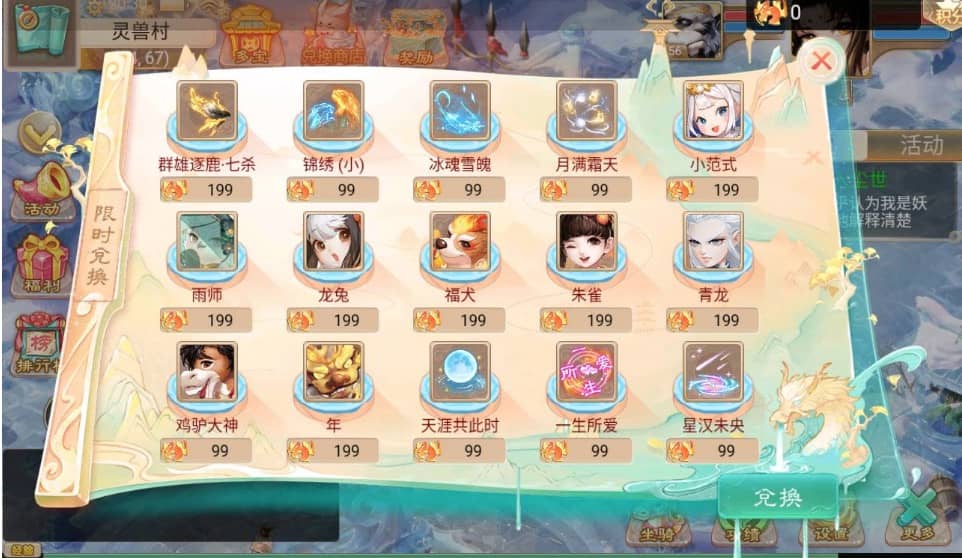Image resolution: width=962 pixels, height=558 pixels.
Task: Select the 龙兔 portrait
Action: coord(333,241)
